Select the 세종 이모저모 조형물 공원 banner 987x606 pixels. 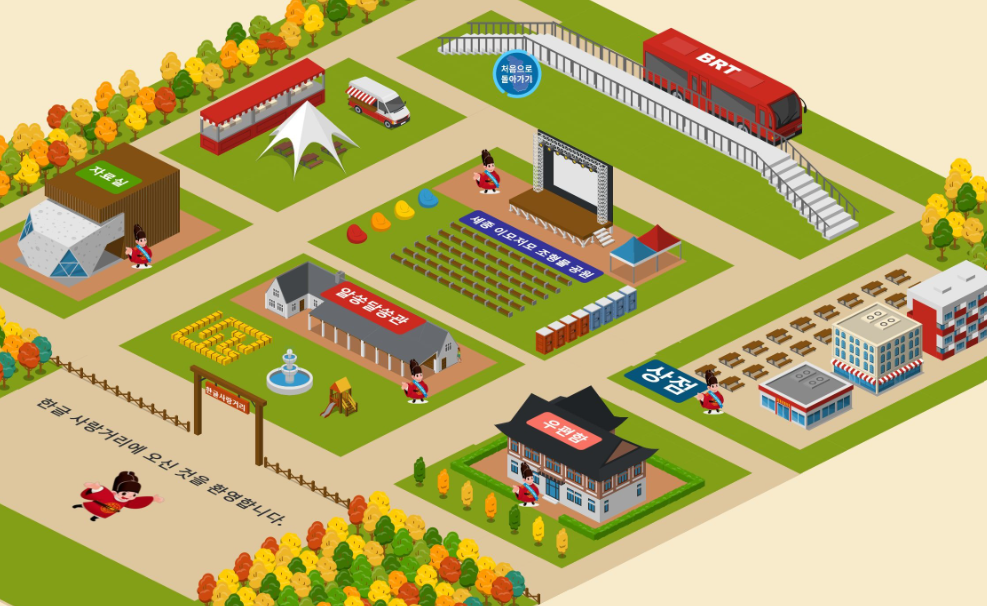pyautogui.click(x=532, y=245)
